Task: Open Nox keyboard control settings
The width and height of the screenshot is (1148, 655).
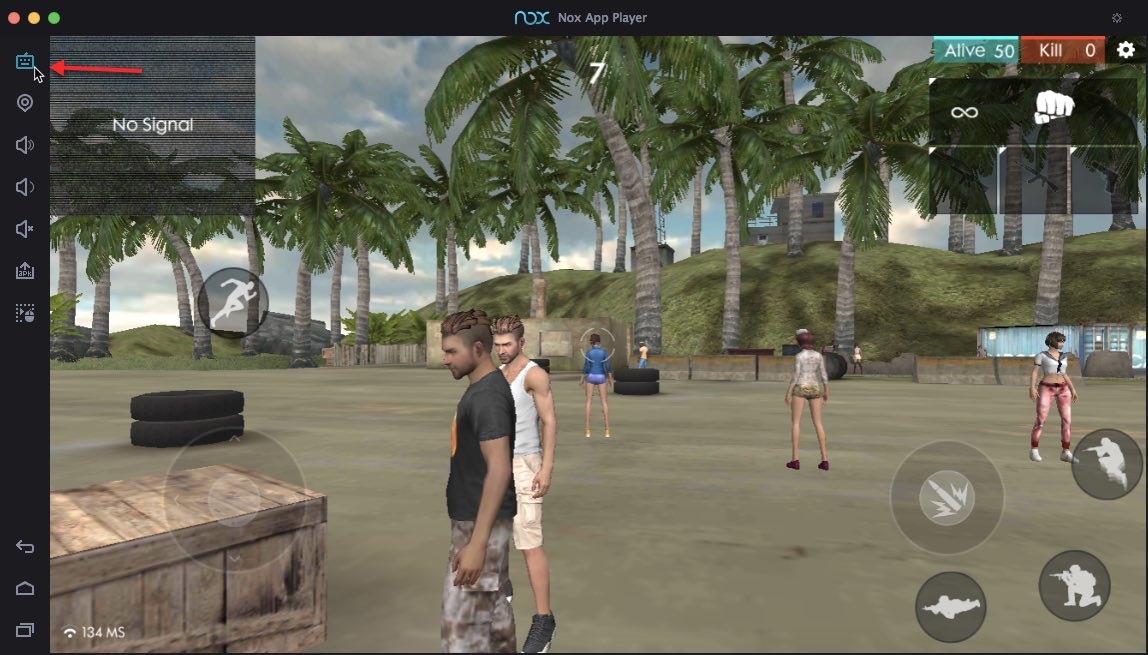Action: coord(25,62)
